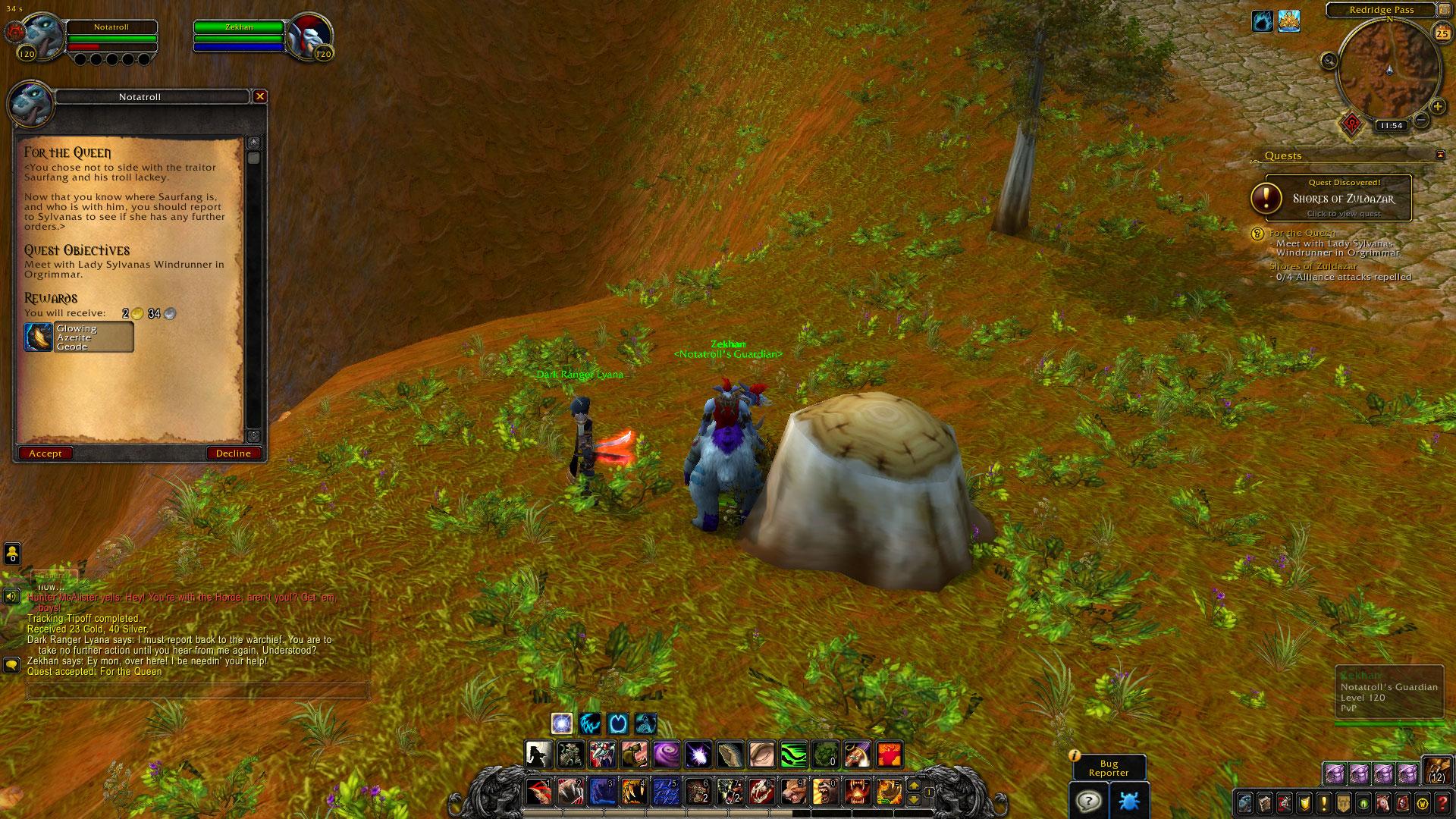This screenshot has width=1456, height=819.
Task: Collapse the Quests tracker panel
Action: [x=1440, y=155]
